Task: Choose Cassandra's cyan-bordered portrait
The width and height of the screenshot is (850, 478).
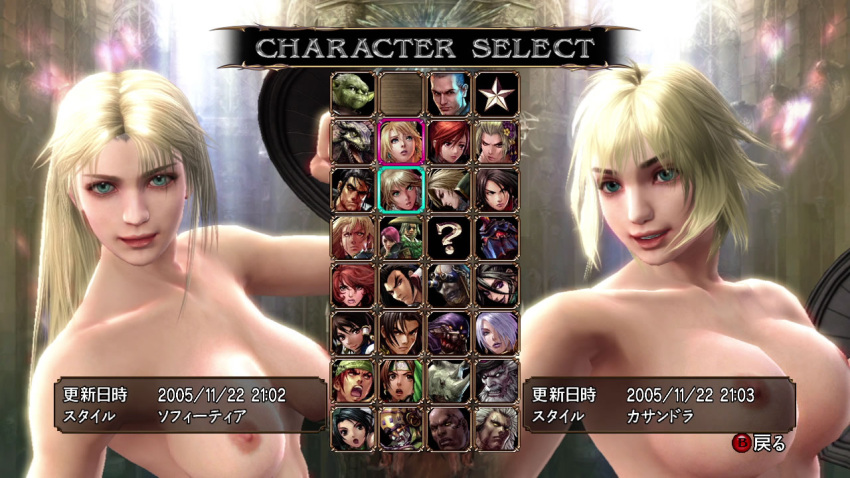Action: (402, 189)
